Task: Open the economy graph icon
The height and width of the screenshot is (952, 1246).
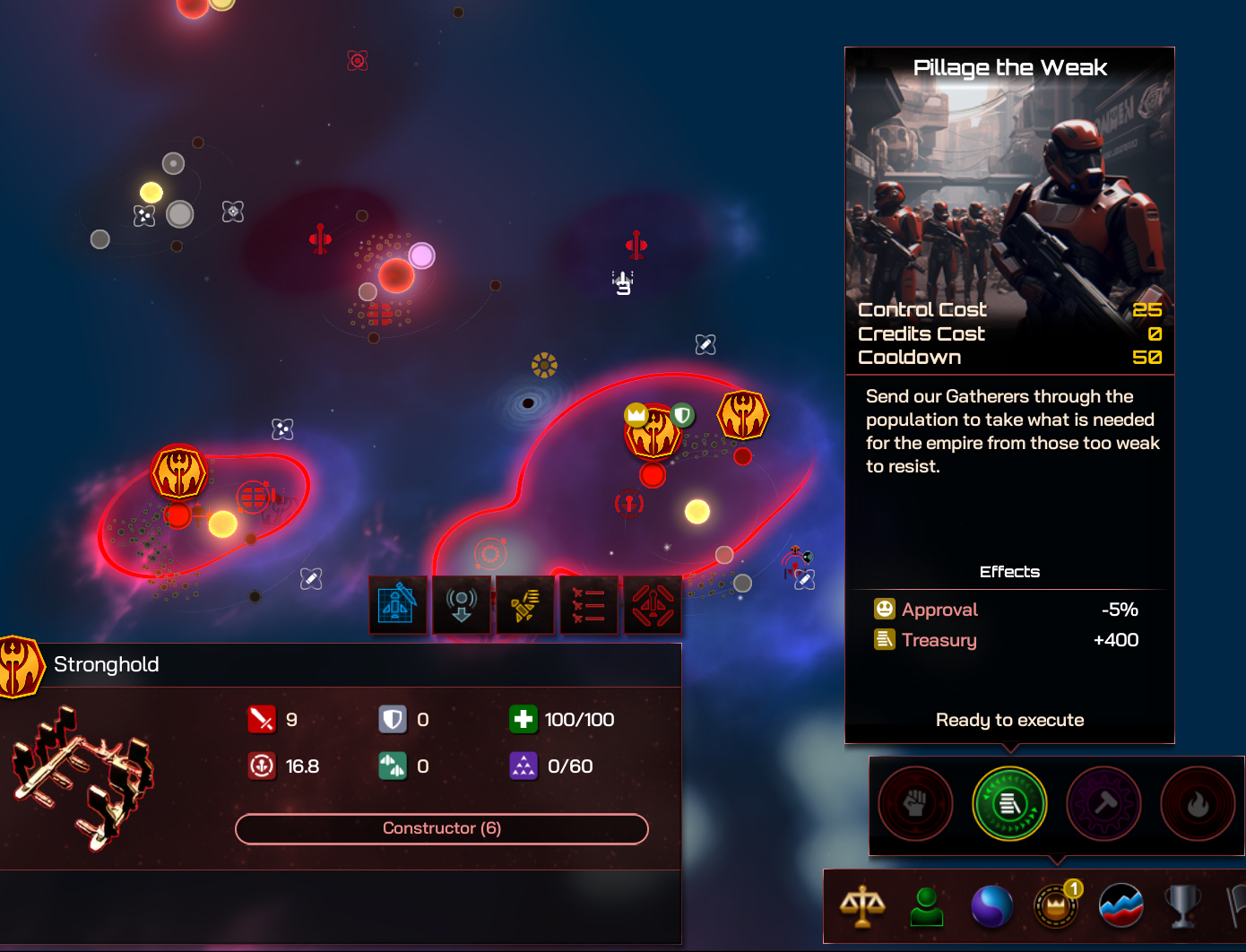Action: point(1120,906)
